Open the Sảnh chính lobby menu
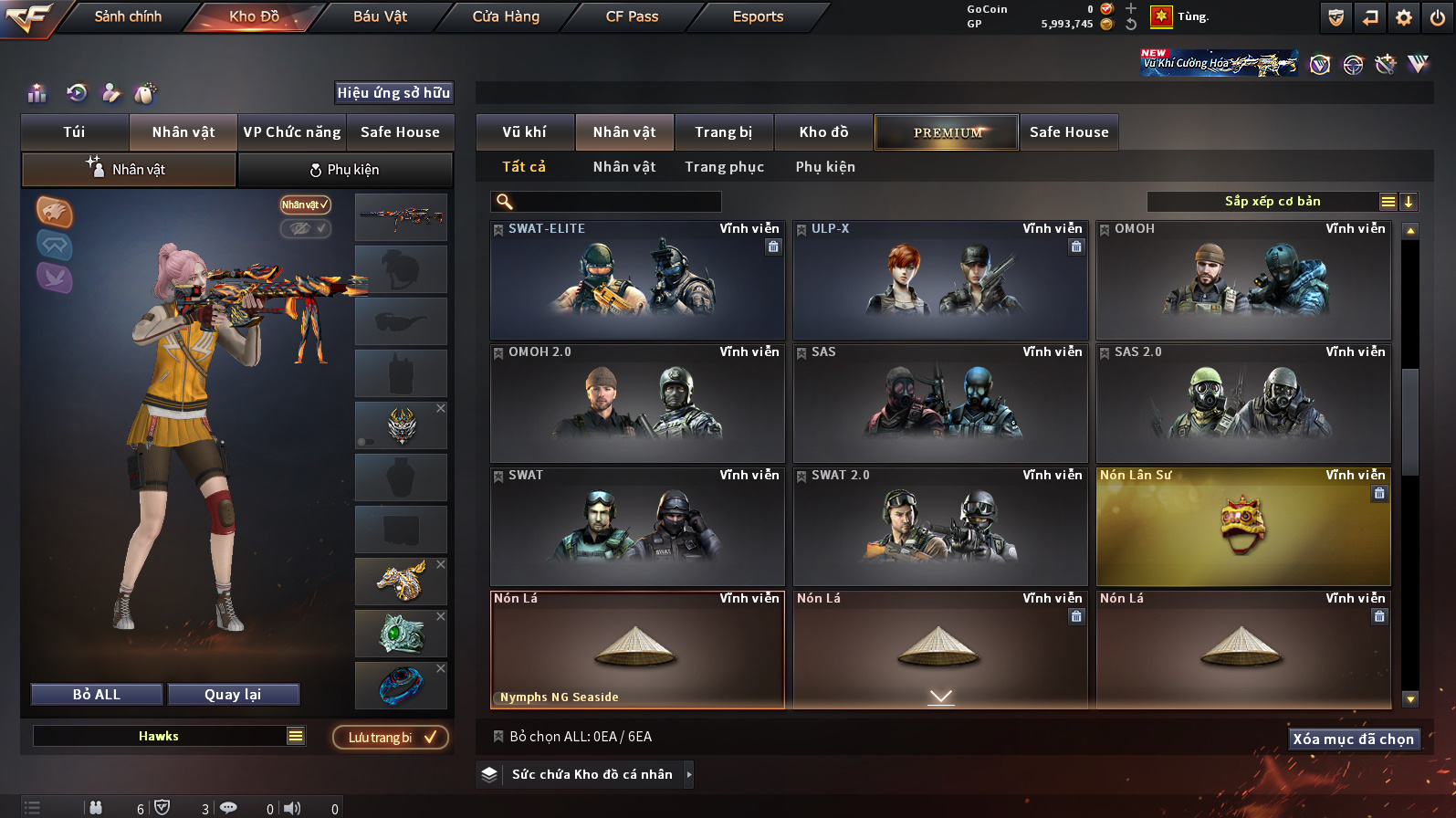Viewport: 1456px width, 818px height. [x=128, y=16]
